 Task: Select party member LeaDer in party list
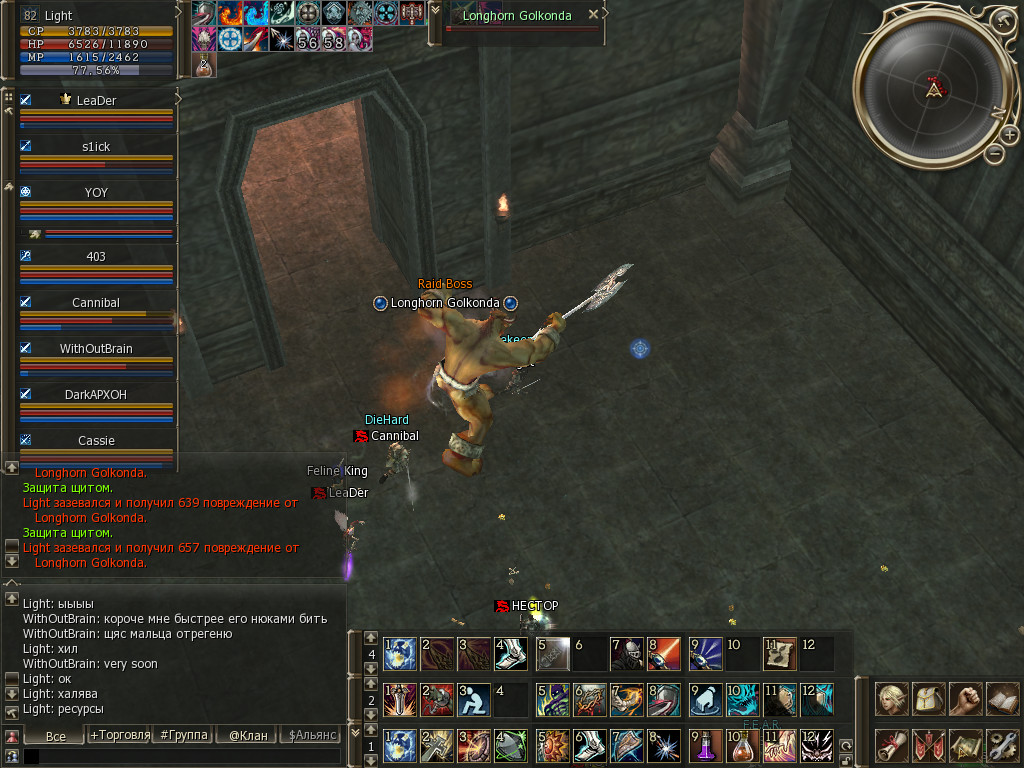coord(96,100)
